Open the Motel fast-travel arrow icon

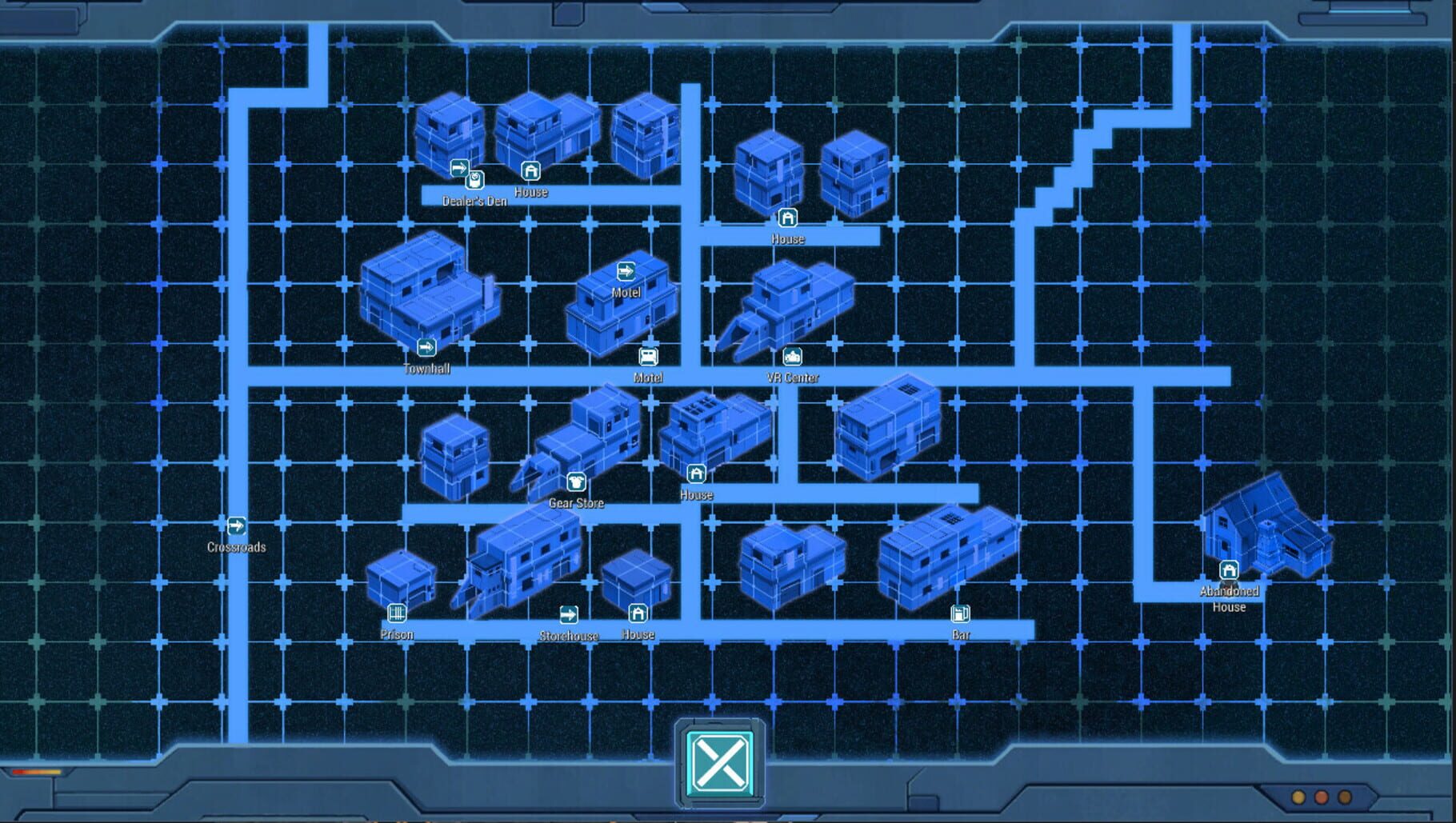click(626, 270)
